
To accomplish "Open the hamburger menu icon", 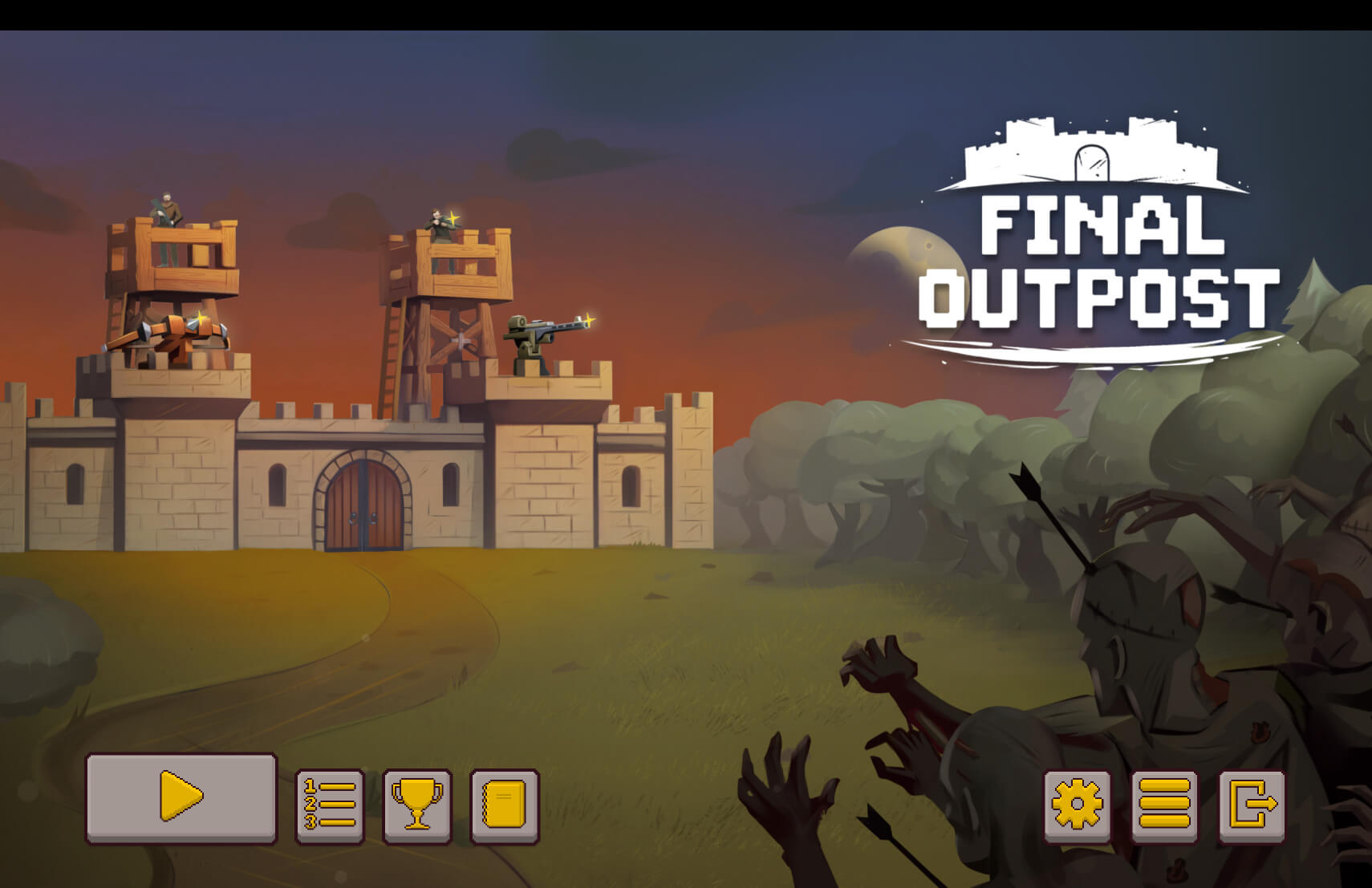I will [x=1163, y=805].
